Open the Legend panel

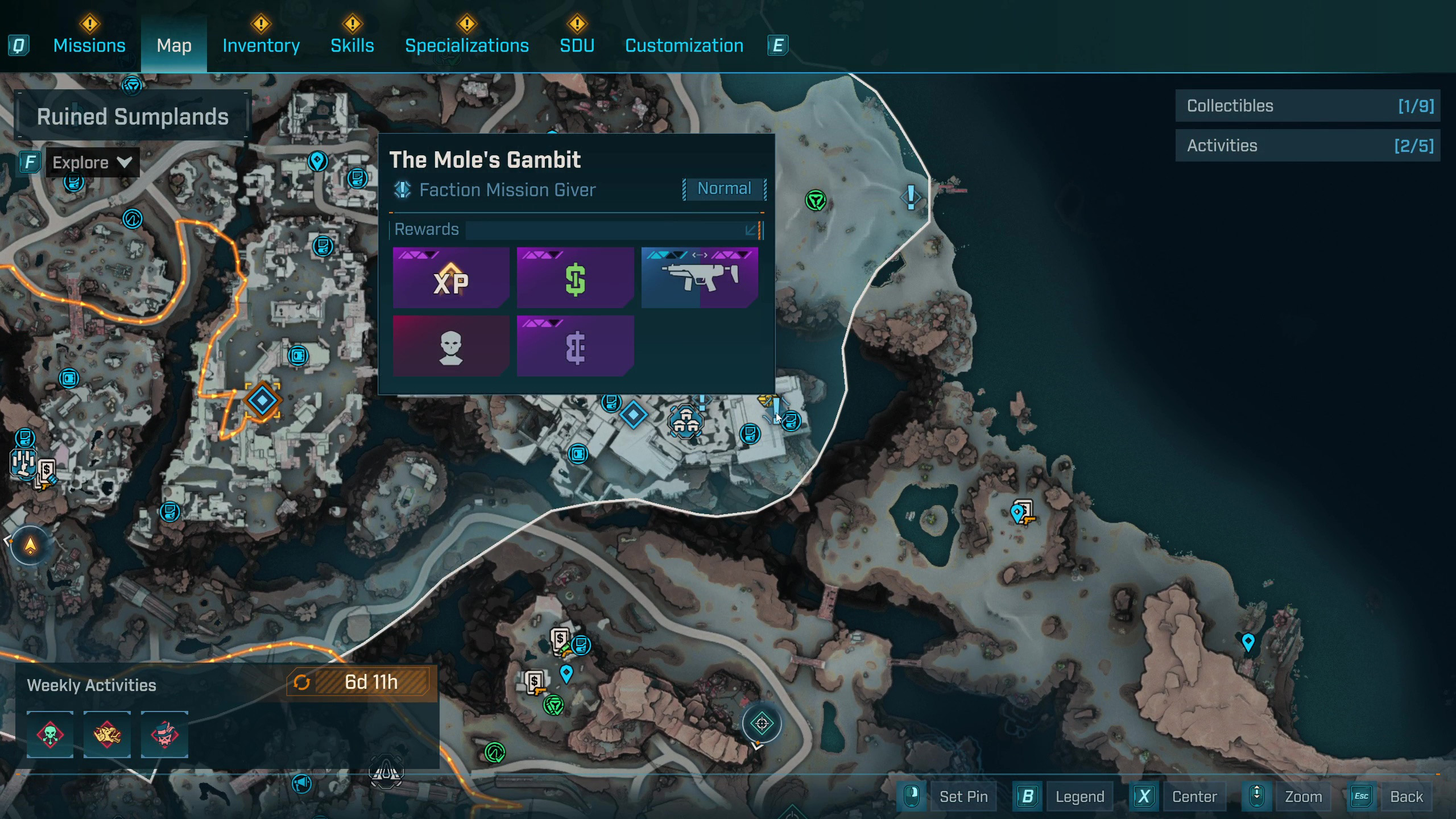1079,796
